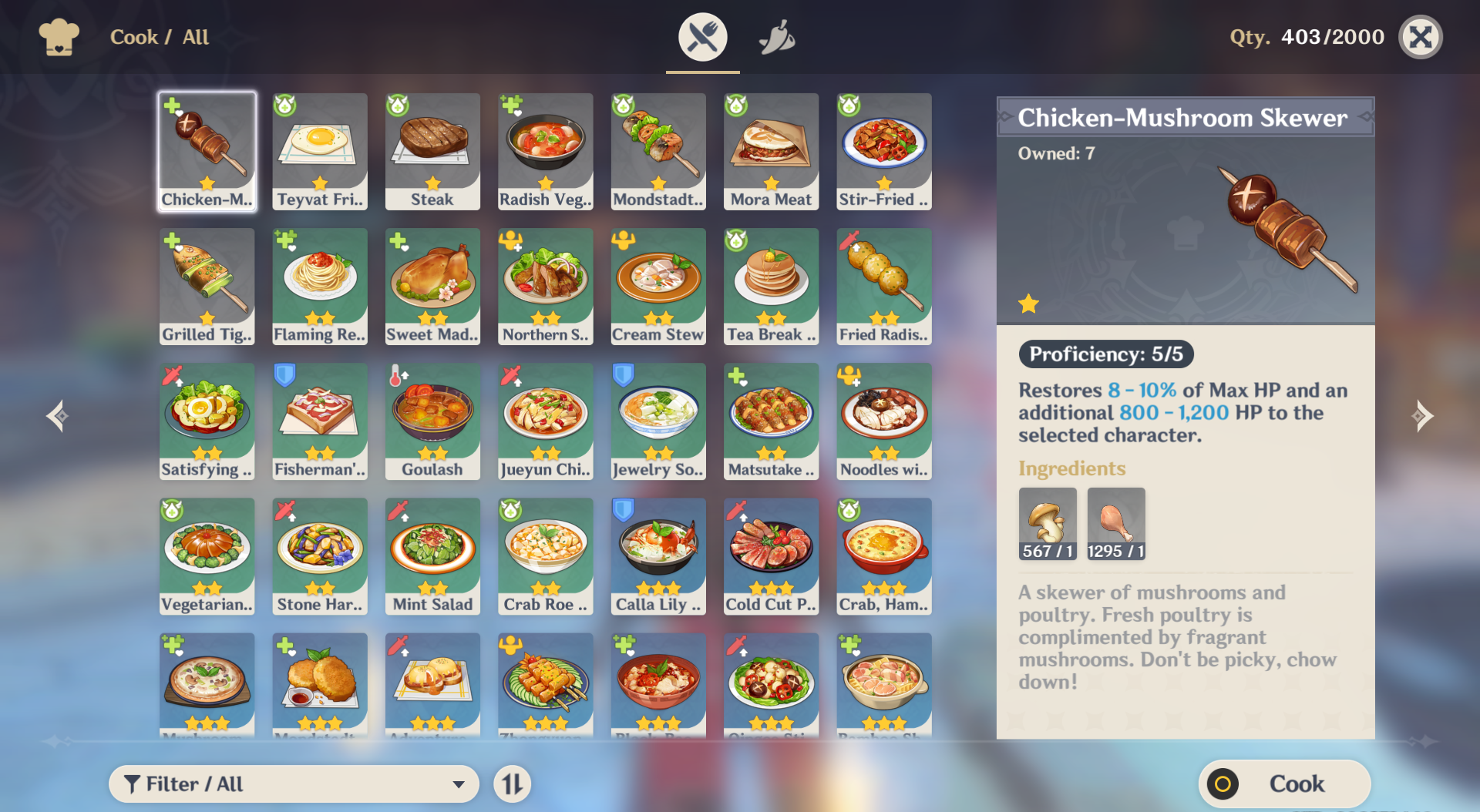Inspect the fowl ingredient slot
The image size is (1480, 812).
tap(1116, 523)
